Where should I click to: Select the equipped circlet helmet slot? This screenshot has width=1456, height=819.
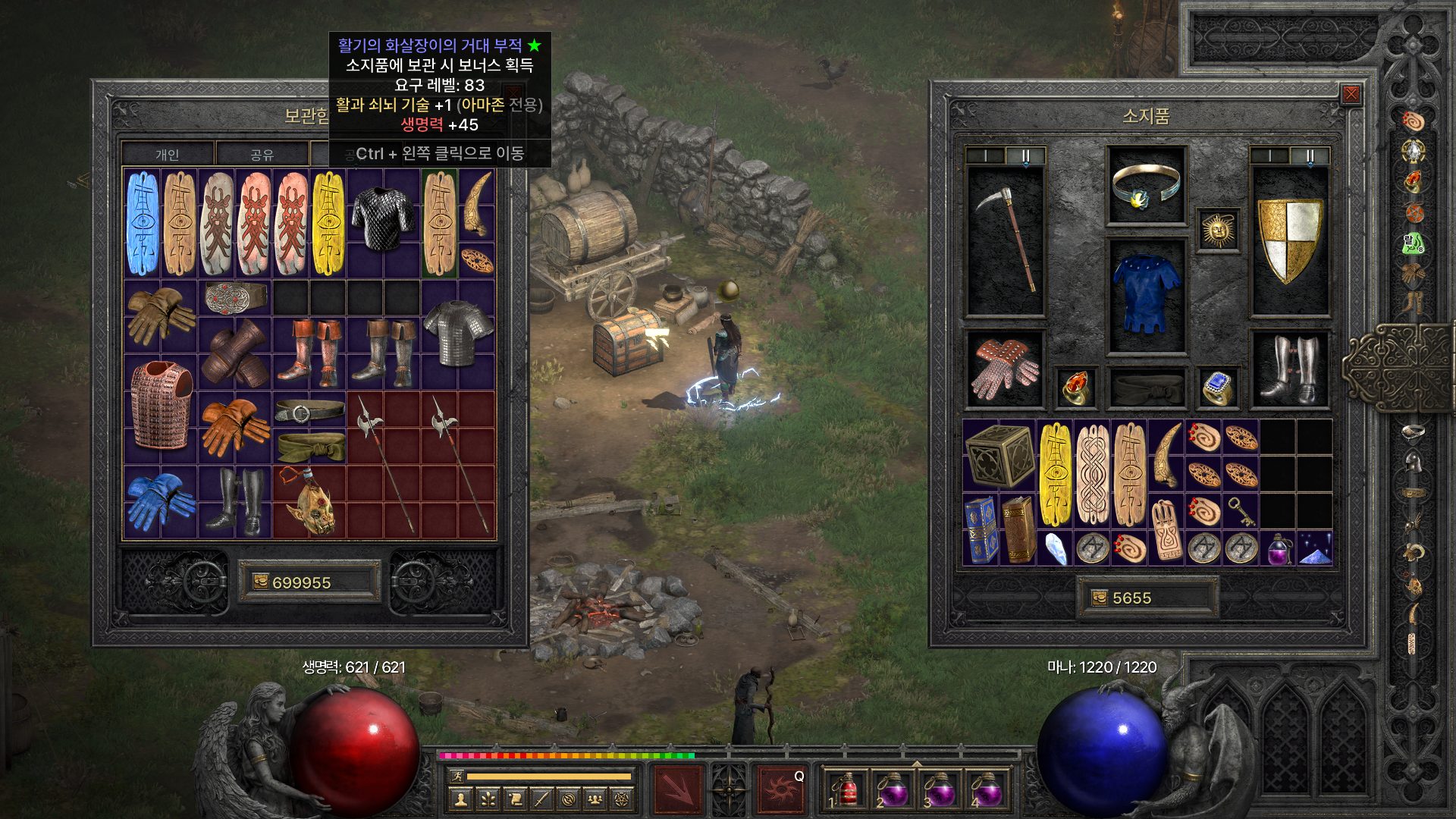[1146, 186]
